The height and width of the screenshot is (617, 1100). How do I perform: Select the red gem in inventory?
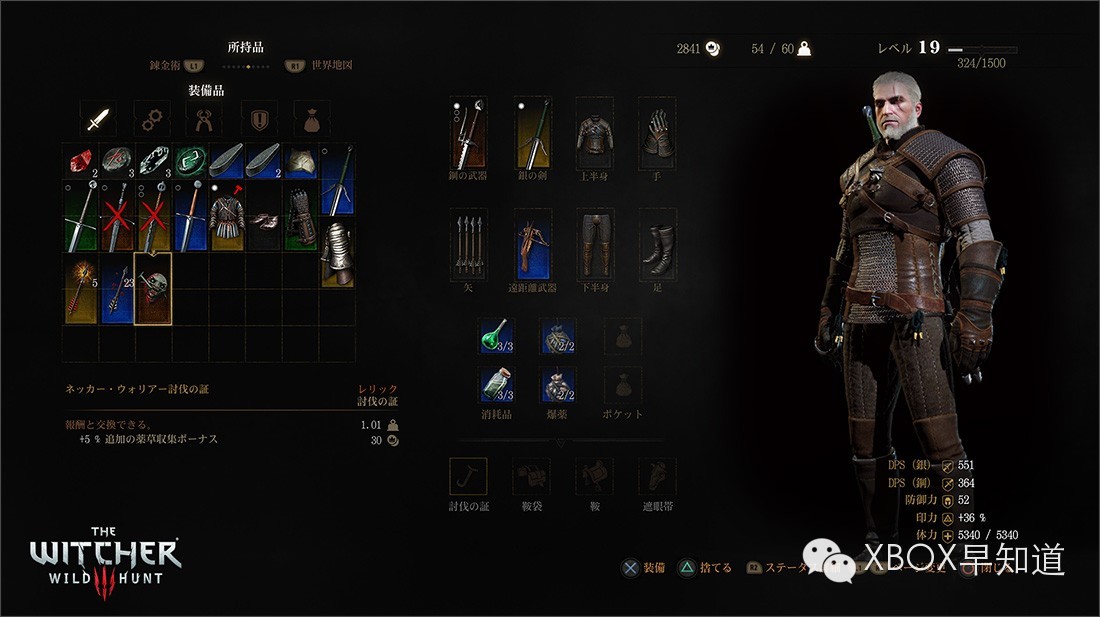(x=80, y=160)
